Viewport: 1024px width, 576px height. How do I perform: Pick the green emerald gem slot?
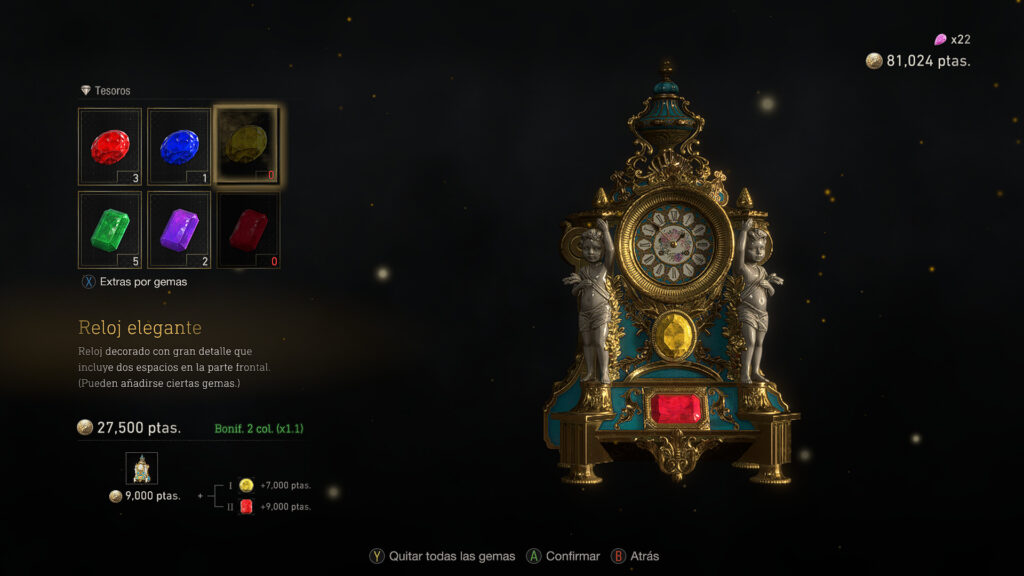tap(110, 230)
